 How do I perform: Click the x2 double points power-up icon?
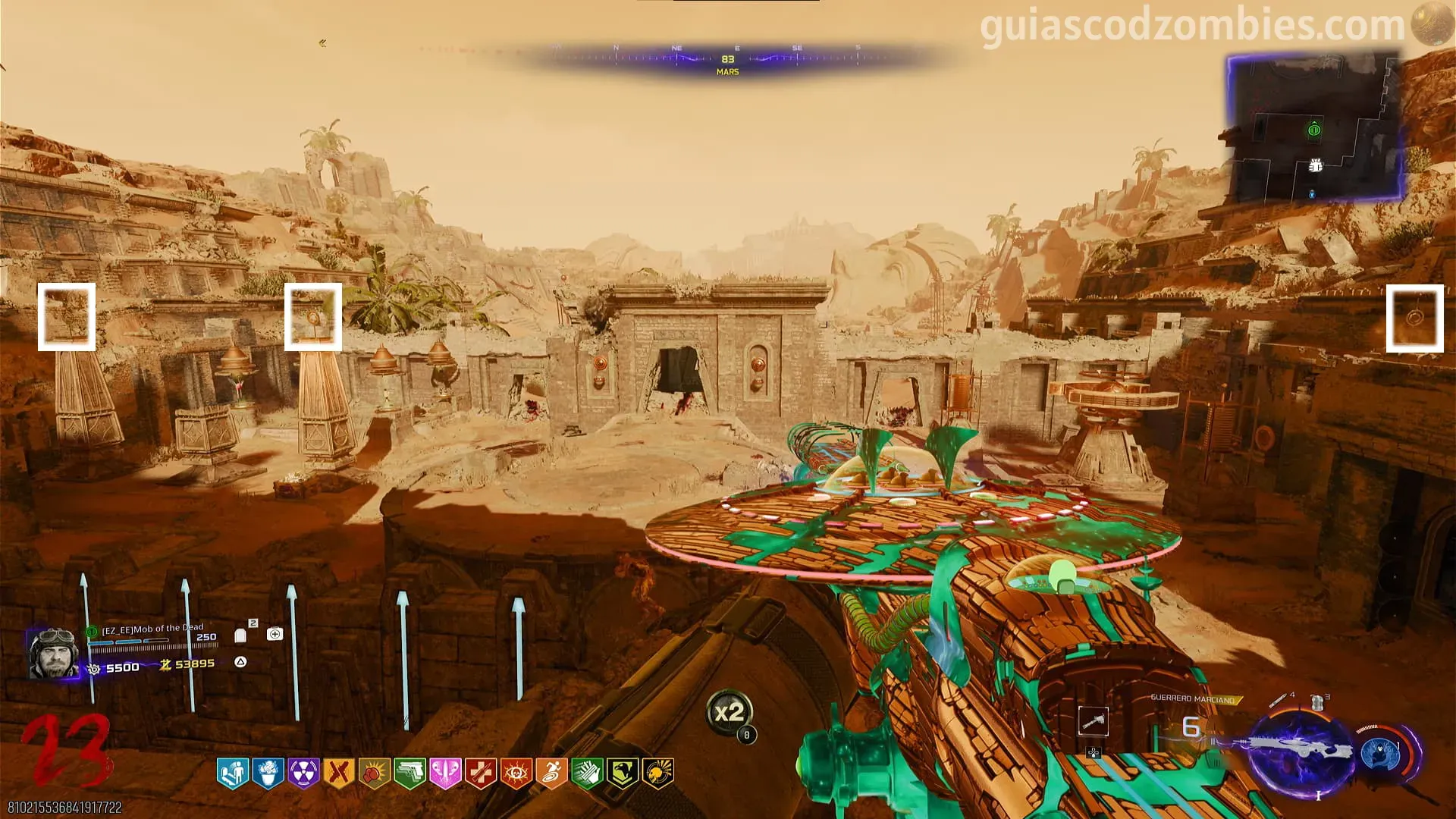(729, 713)
